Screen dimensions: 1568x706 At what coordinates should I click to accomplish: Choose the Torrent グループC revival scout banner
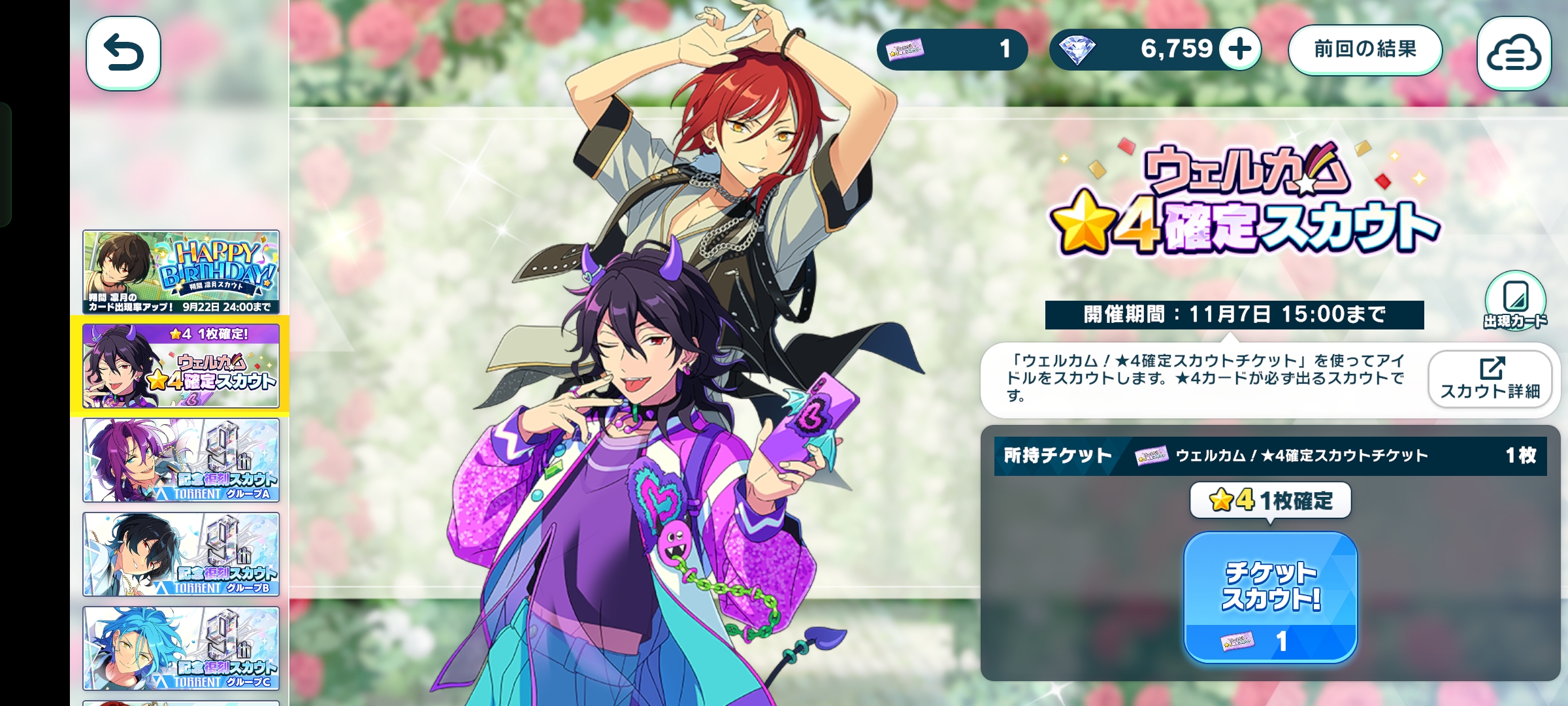[181, 648]
